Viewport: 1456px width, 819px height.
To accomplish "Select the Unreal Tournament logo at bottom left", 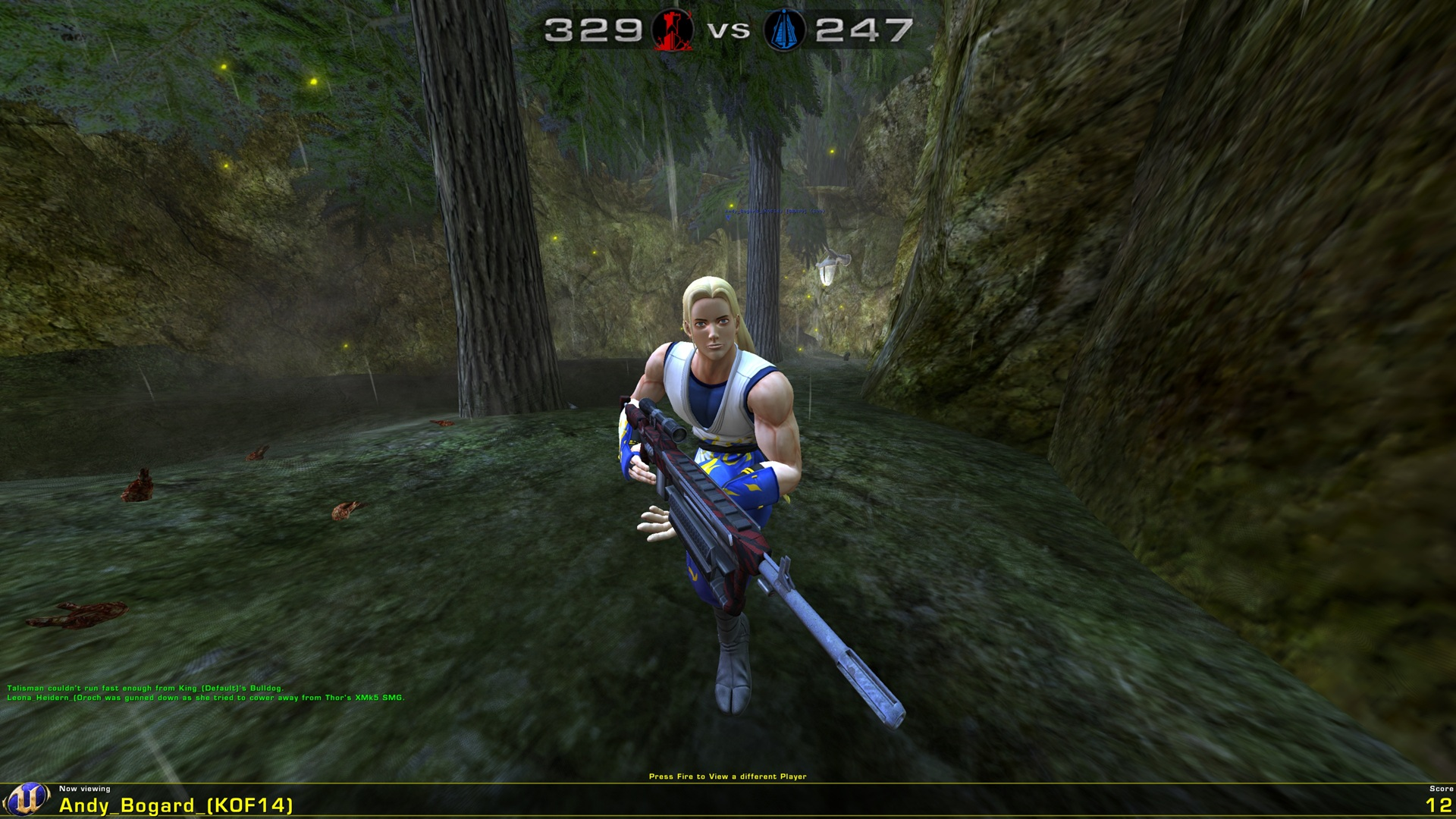I will click(x=27, y=797).
